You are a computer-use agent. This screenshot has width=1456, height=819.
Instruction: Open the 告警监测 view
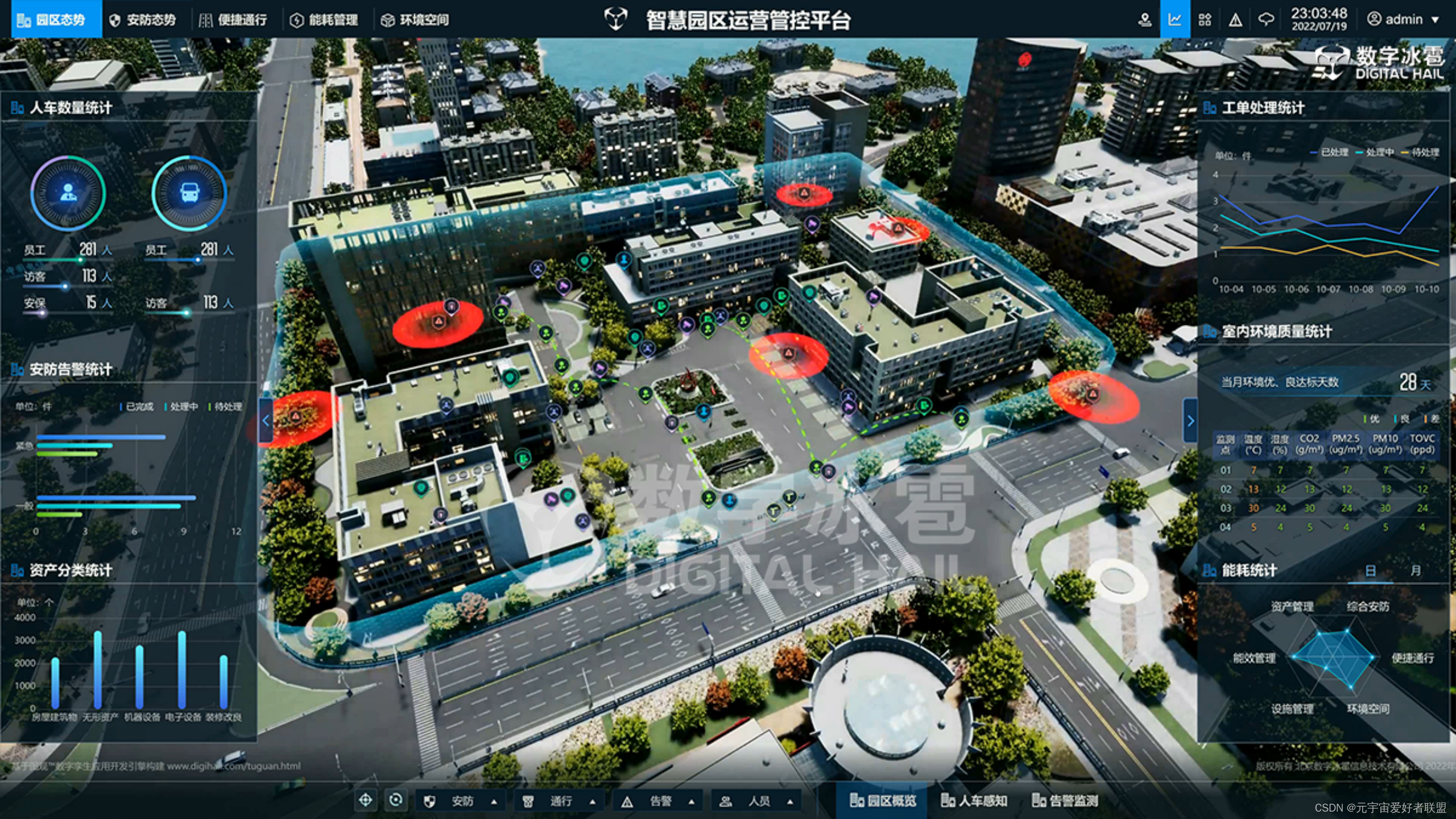[x=1065, y=801]
